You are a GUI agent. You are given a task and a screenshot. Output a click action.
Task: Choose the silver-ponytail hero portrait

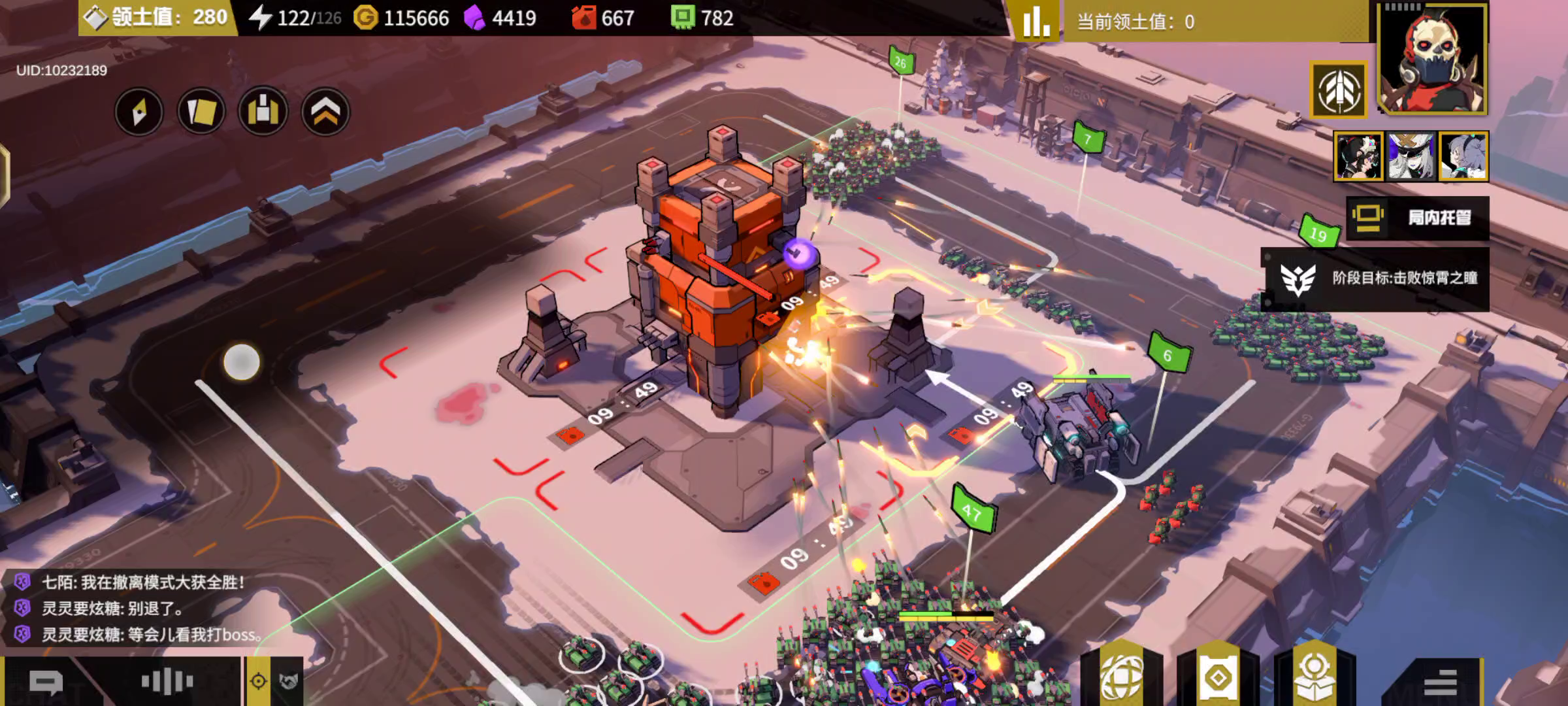click(1463, 156)
